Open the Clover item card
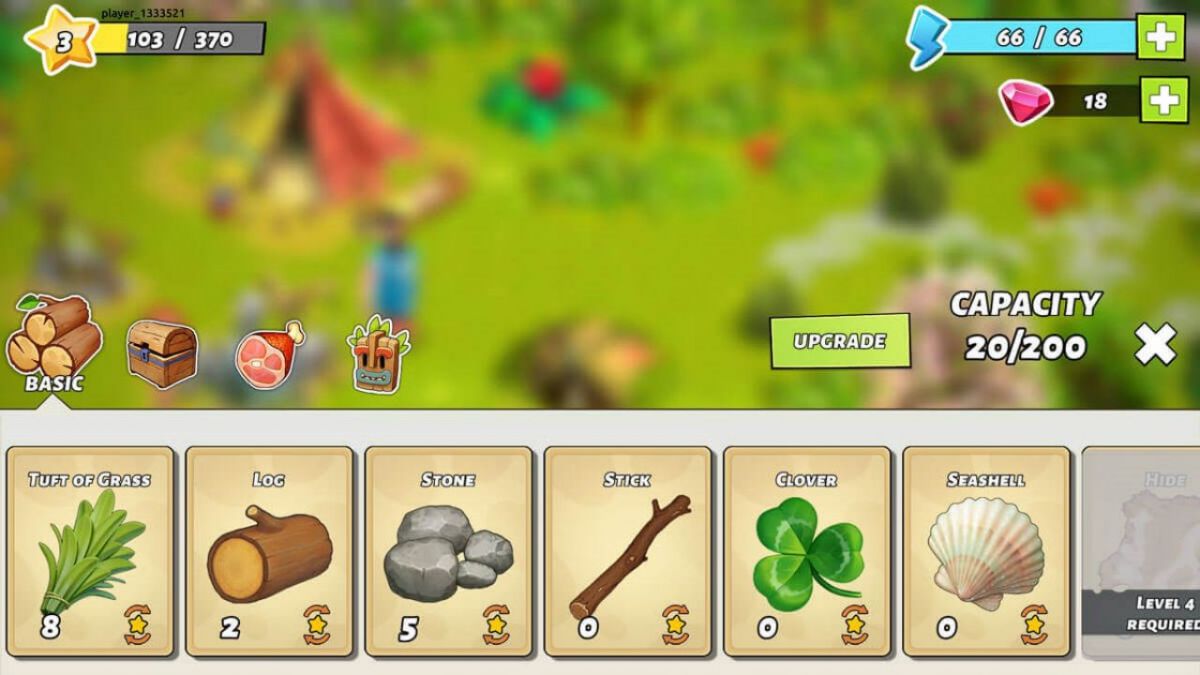 [806, 551]
